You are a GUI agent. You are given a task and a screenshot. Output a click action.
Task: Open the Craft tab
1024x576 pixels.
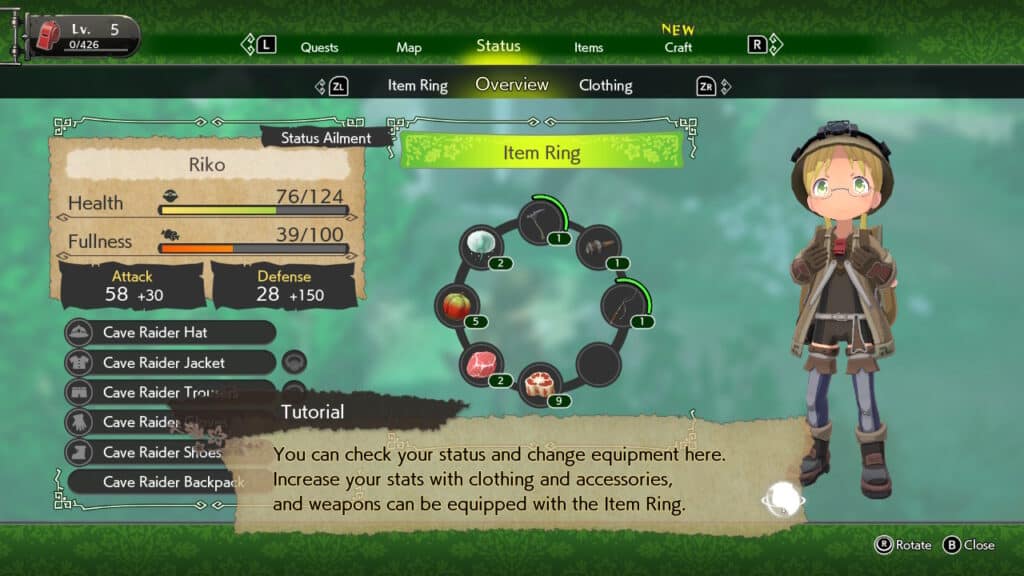tap(678, 47)
